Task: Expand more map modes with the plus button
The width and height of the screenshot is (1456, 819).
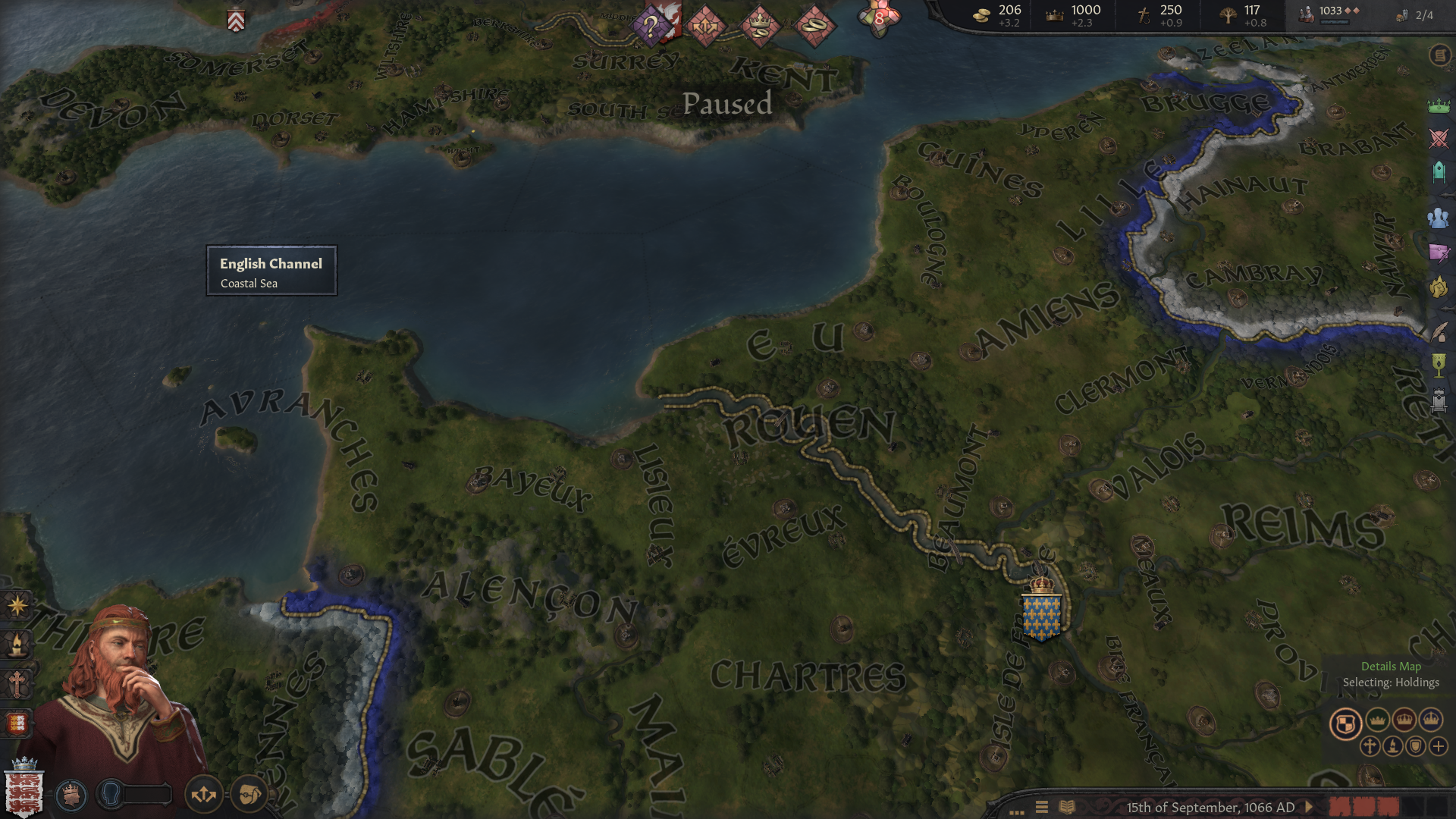Action: coord(1438,747)
